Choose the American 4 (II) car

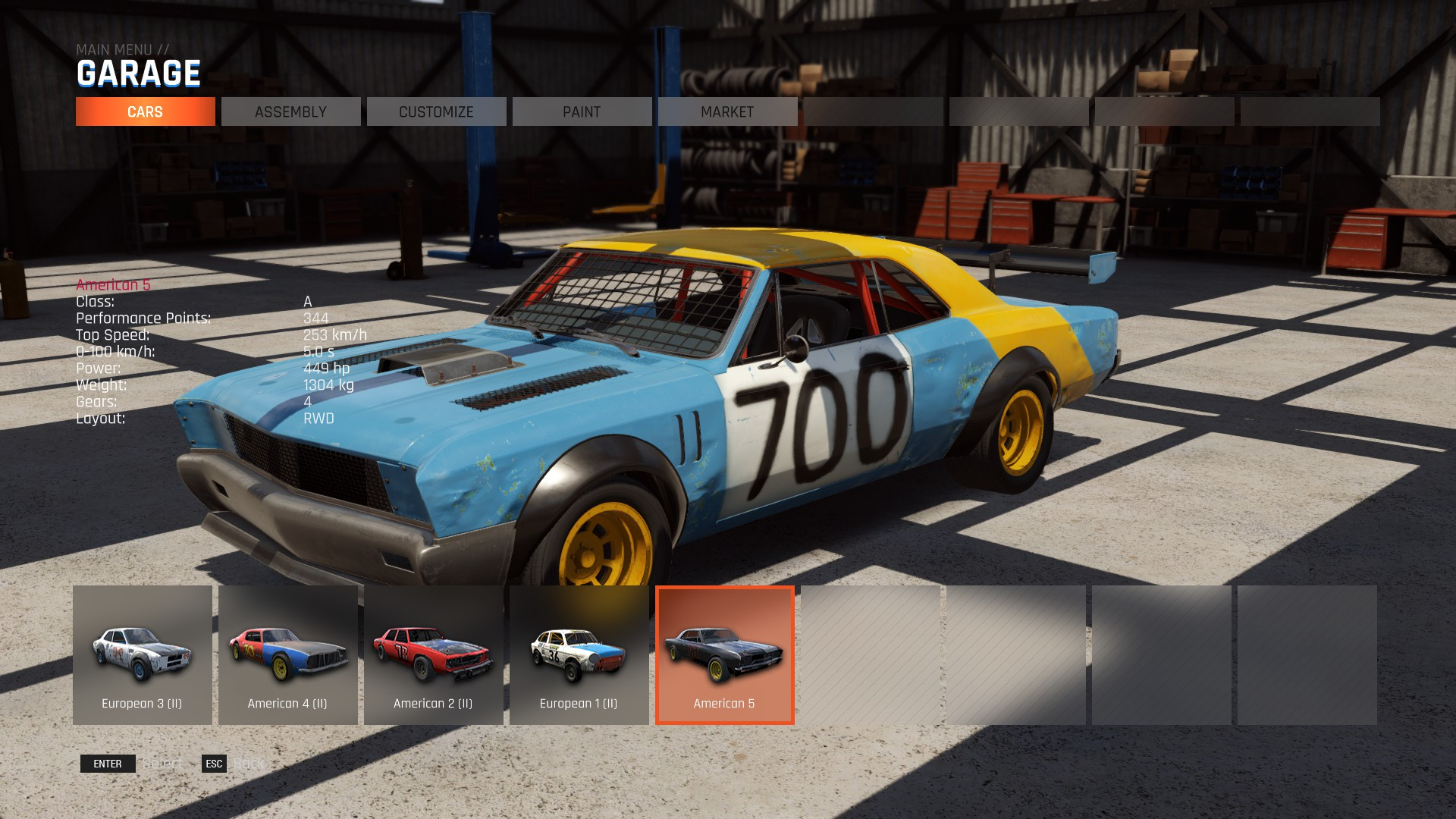(x=288, y=655)
